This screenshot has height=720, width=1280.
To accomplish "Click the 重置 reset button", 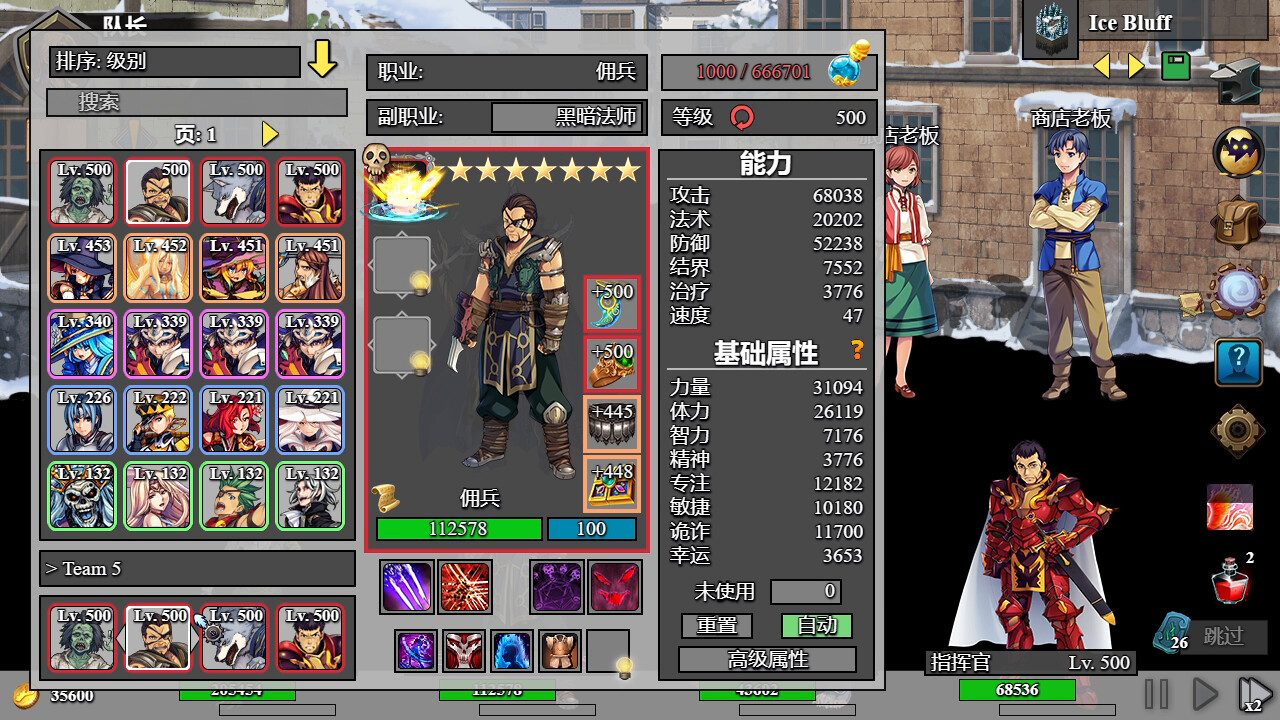I will point(717,624).
